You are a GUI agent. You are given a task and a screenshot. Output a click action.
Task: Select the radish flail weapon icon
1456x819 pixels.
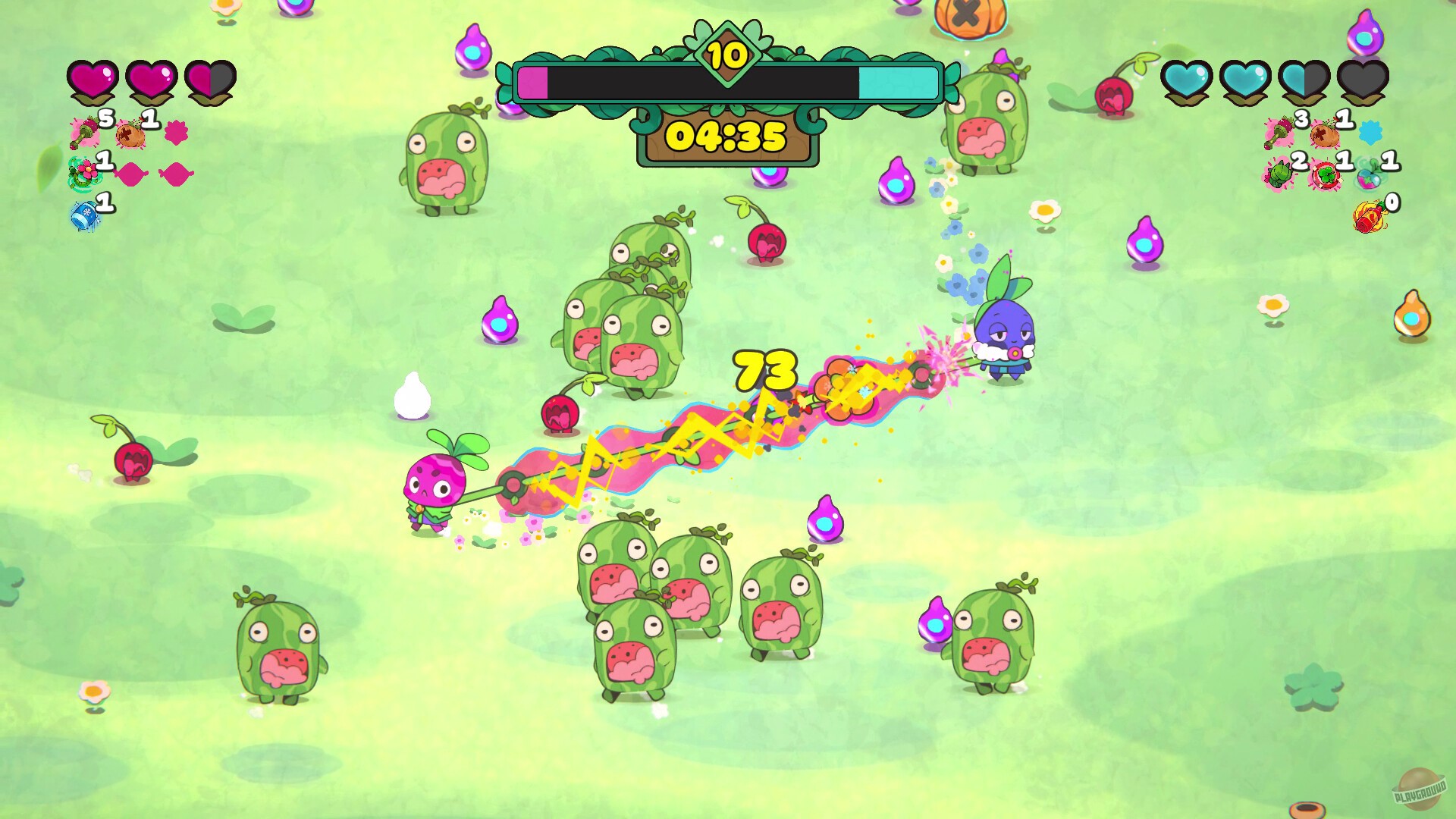pos(83,133)
